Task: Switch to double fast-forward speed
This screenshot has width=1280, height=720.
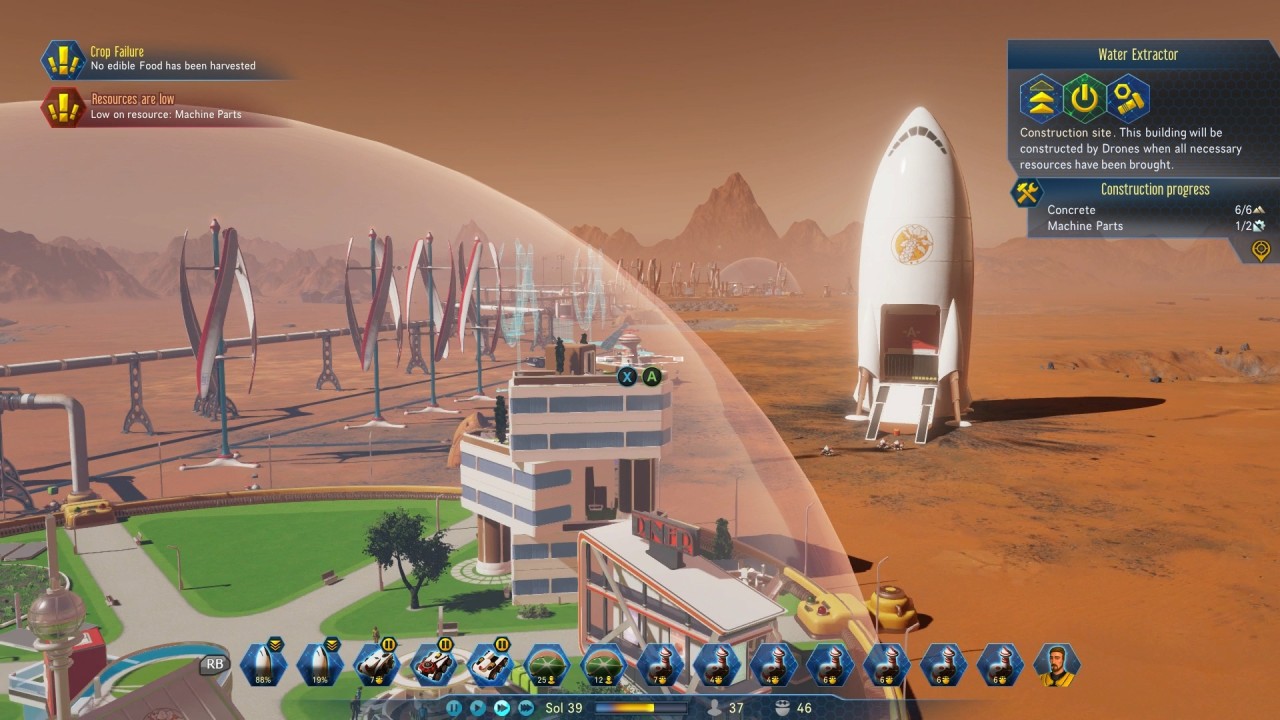Action: (502, 708)
